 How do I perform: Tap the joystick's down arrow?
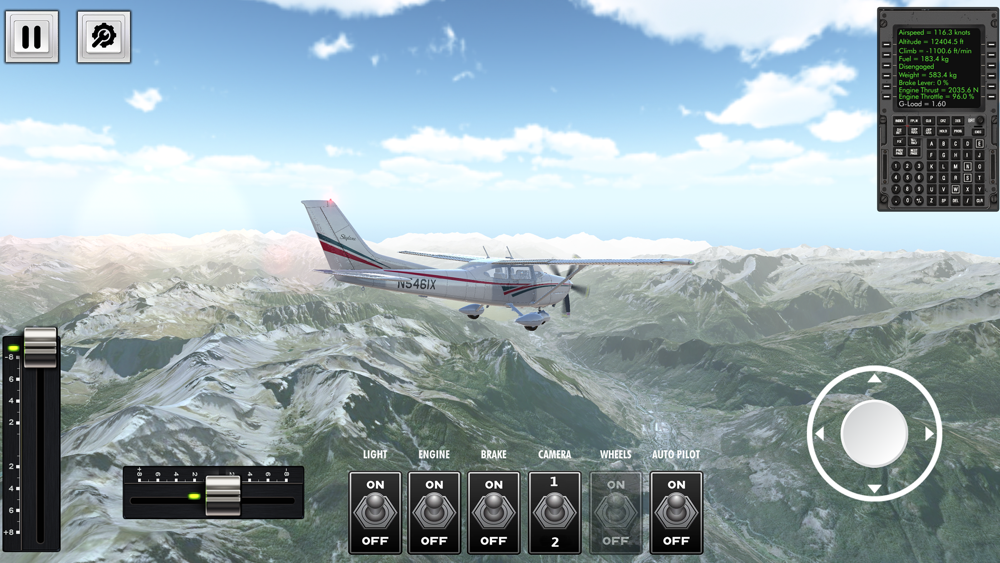[x=875, y=489]
